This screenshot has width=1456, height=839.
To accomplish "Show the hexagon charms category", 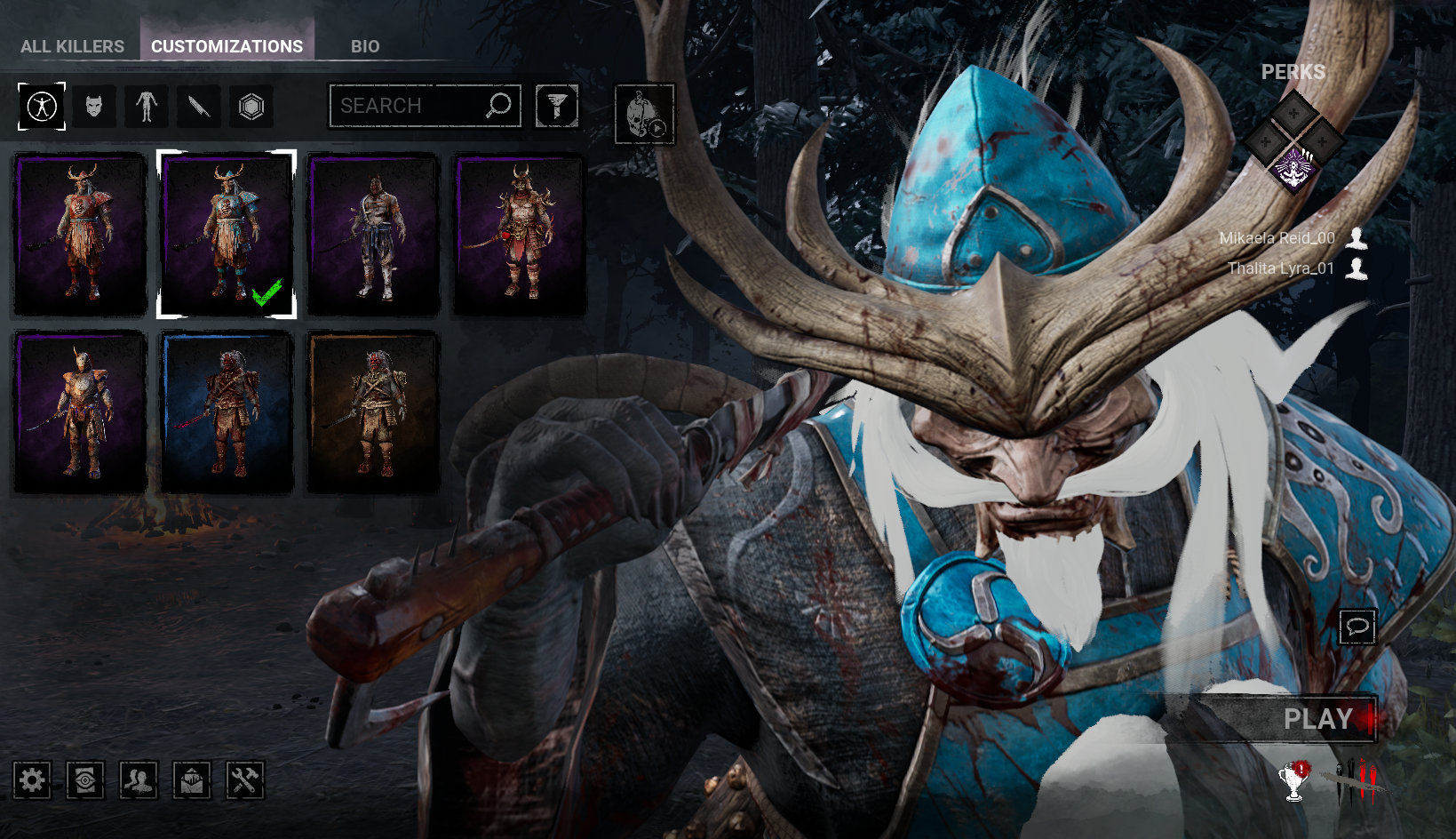I will pos(251,107).
